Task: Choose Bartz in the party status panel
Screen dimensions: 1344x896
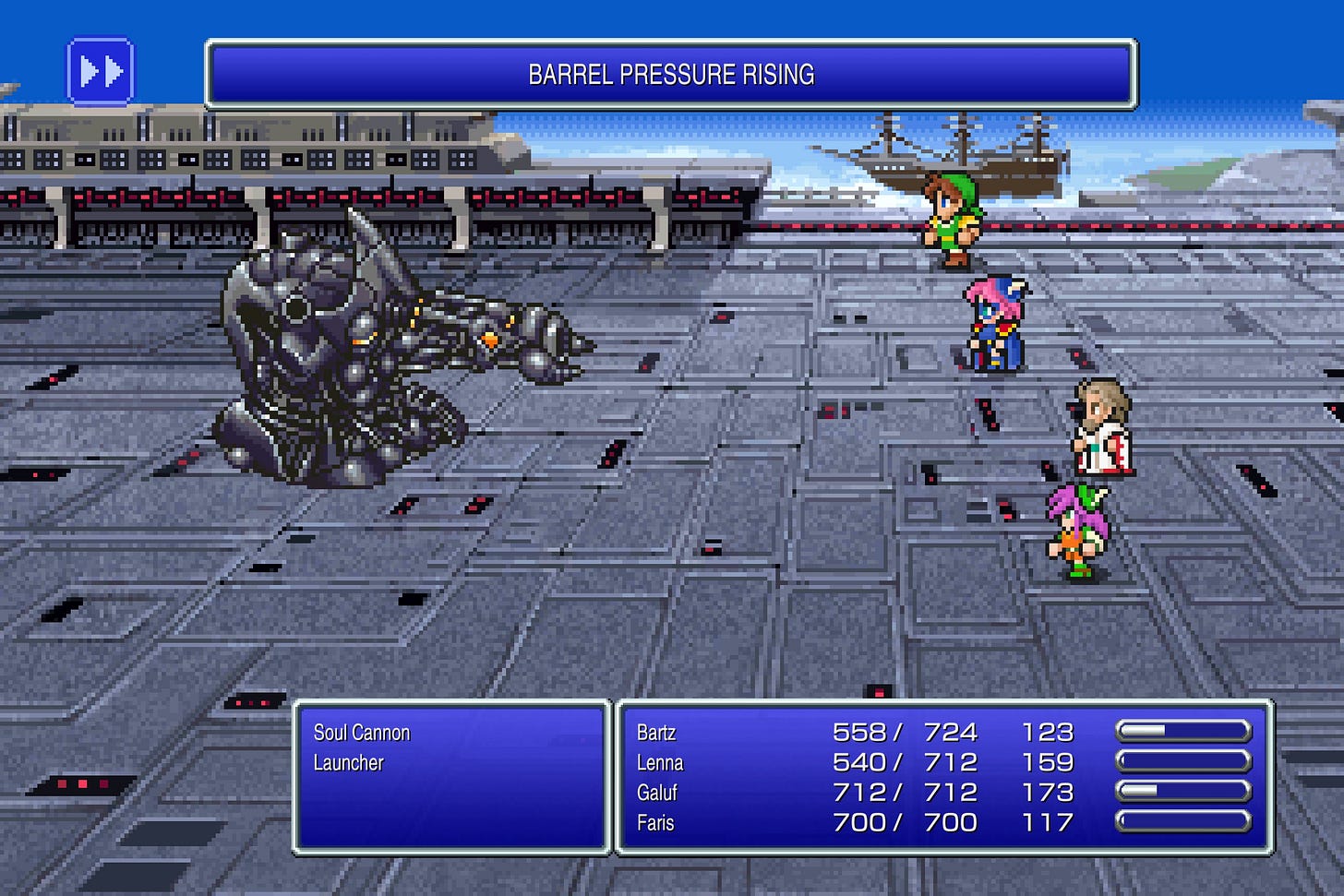Action: pos(656,733)
